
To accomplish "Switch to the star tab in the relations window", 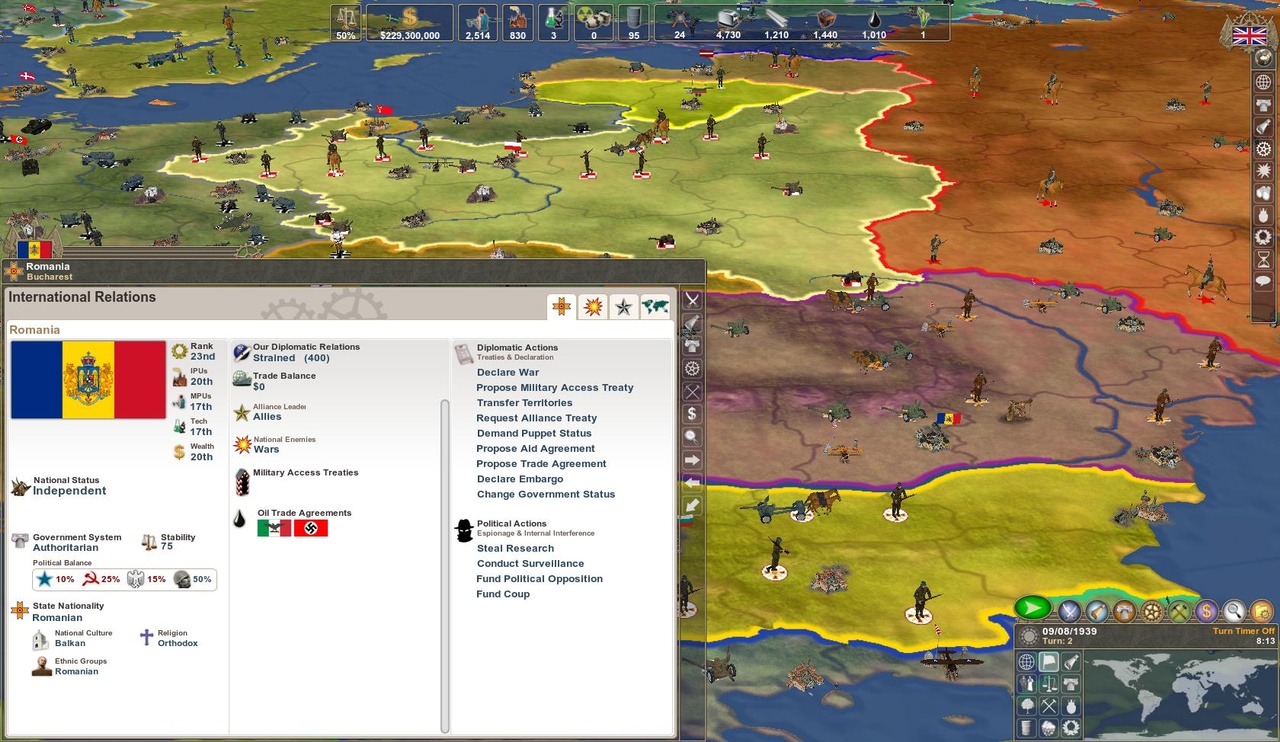I will [625, 306].
